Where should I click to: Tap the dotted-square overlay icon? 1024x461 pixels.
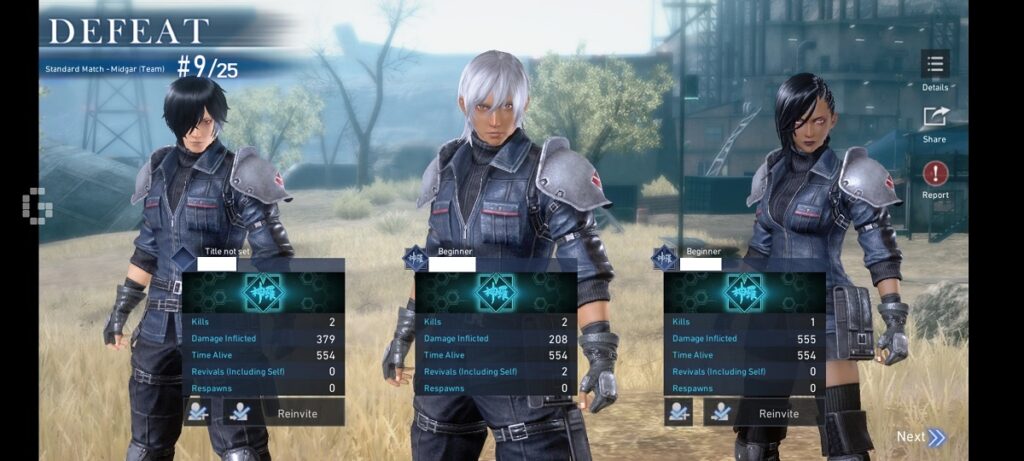coord(37,205)
